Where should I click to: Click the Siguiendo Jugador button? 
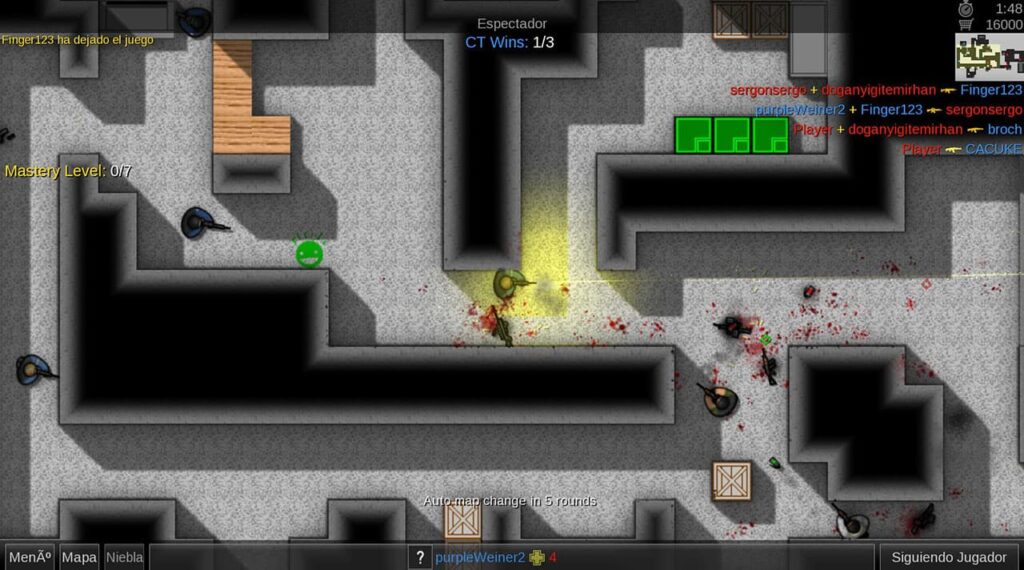click(x=949, y=557)
